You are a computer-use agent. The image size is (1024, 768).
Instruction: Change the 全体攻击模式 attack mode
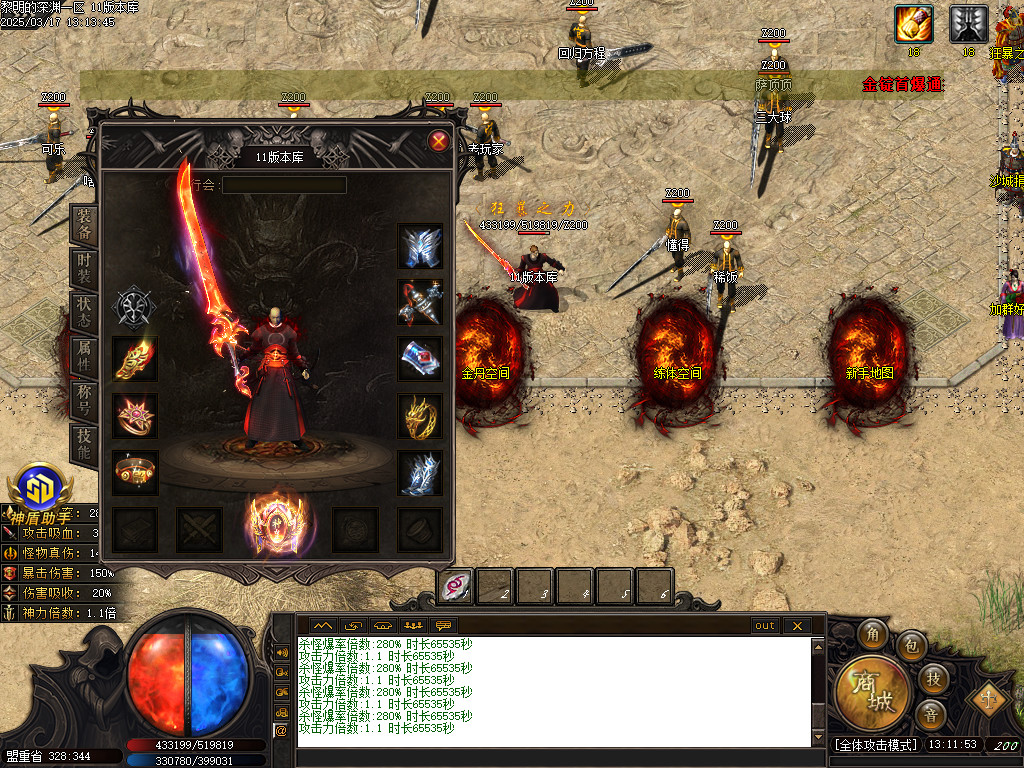[x=876, y=745]
